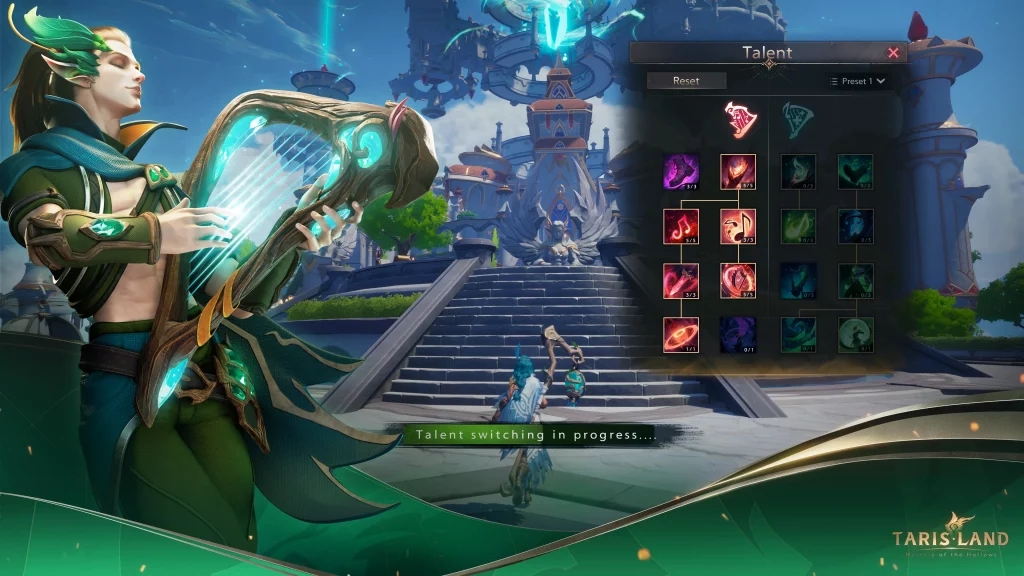The width and height of the screenshot is (1024, 576).
Task: Select the red circular harp talent
Action: click(738, 281)
